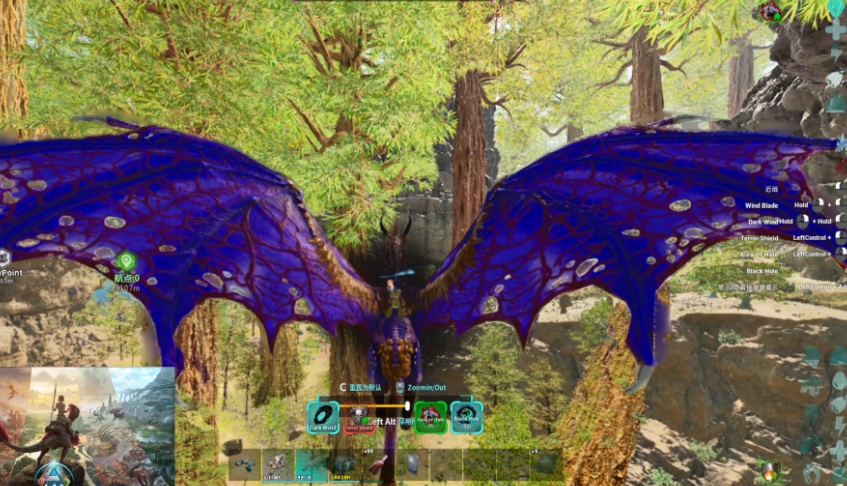Adjust the zoom in/out slider handle
Screen dimensions: 847x486
pyautogui.click(x=408, y=406)
